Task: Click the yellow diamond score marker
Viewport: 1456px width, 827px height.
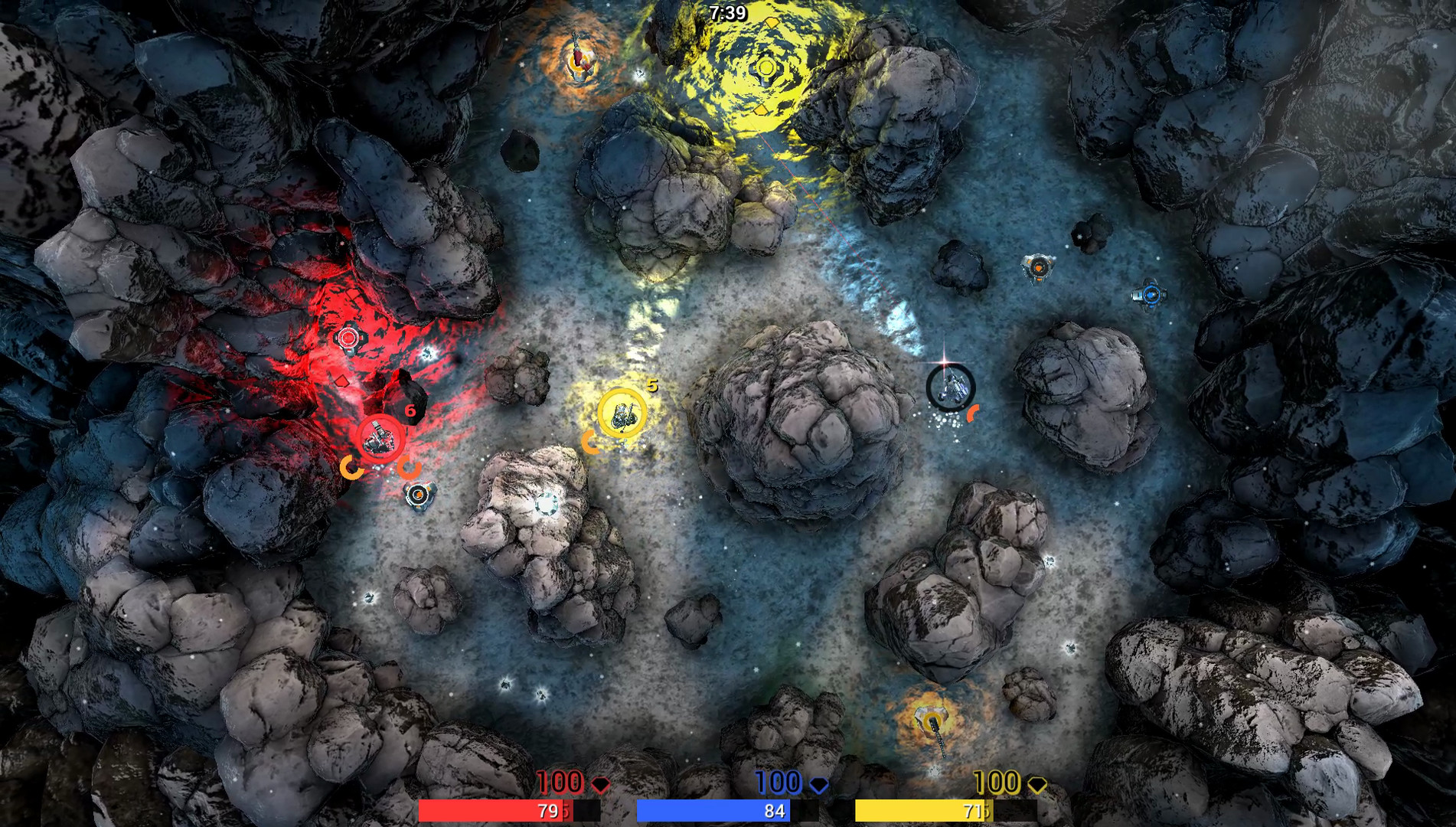Action: pyautogui.click(x=1037, y=784)
